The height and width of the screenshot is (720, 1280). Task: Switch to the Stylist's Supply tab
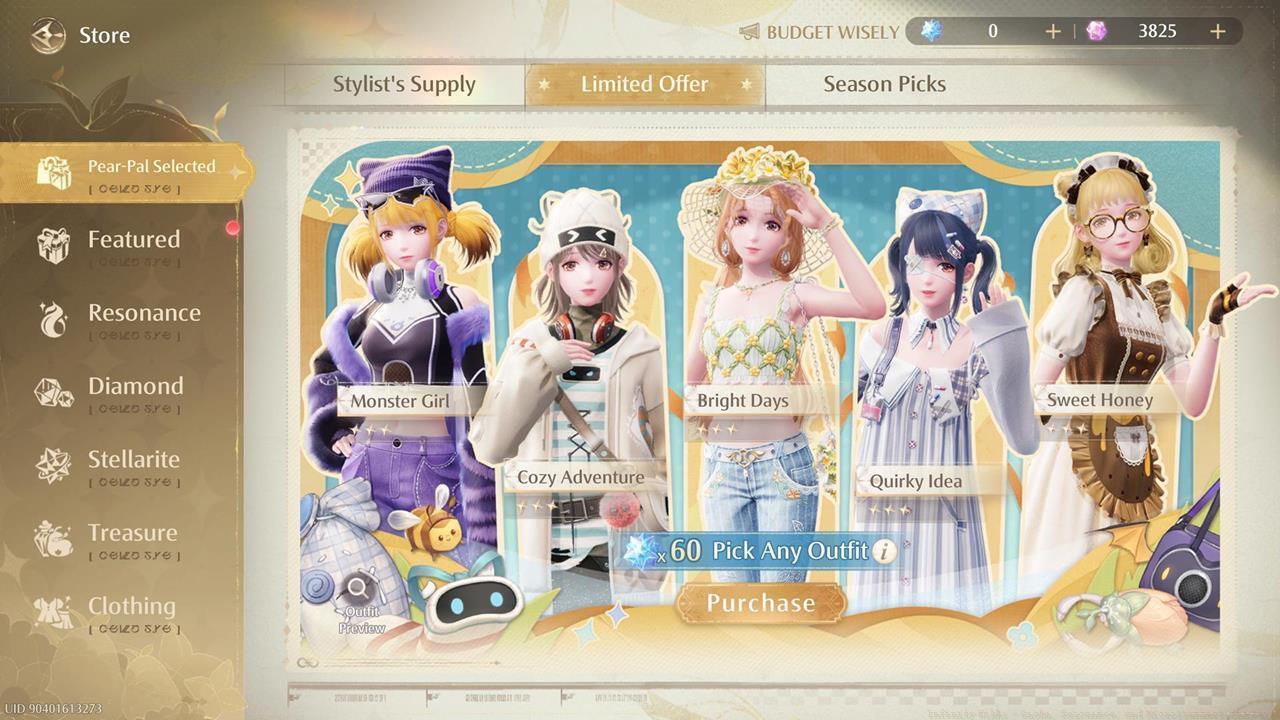pos(404,84)
